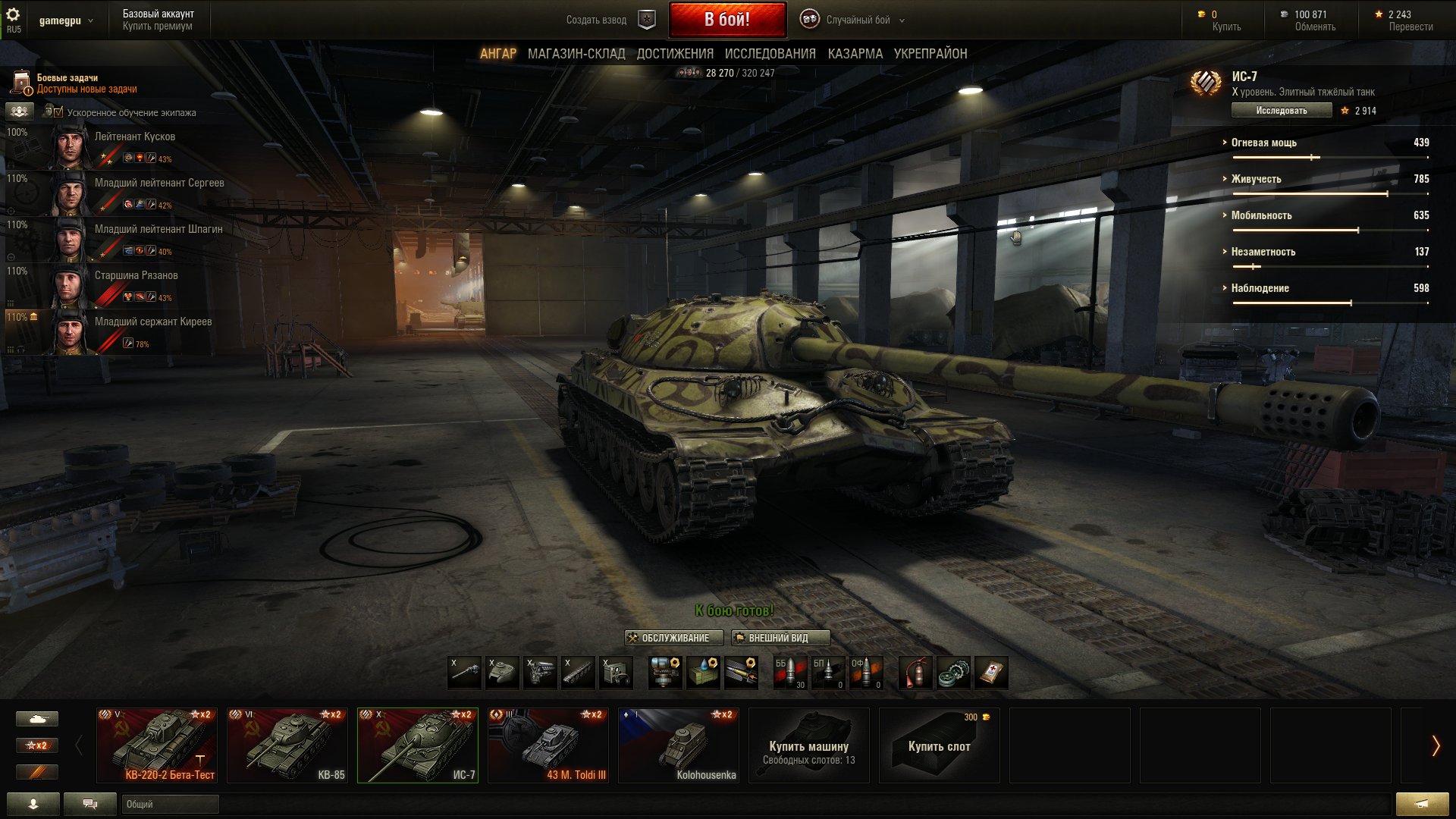Select the ББ armor-piercing shell slot
This screenshot has width=1456, height=819.
pos(790,673)
